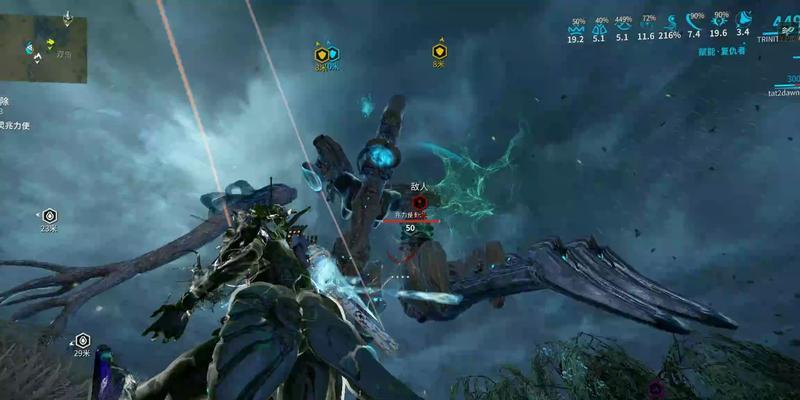The image size is (800, 400).
Task: Click the lone yellow hexagon objective marker
Action: [439, 51]
